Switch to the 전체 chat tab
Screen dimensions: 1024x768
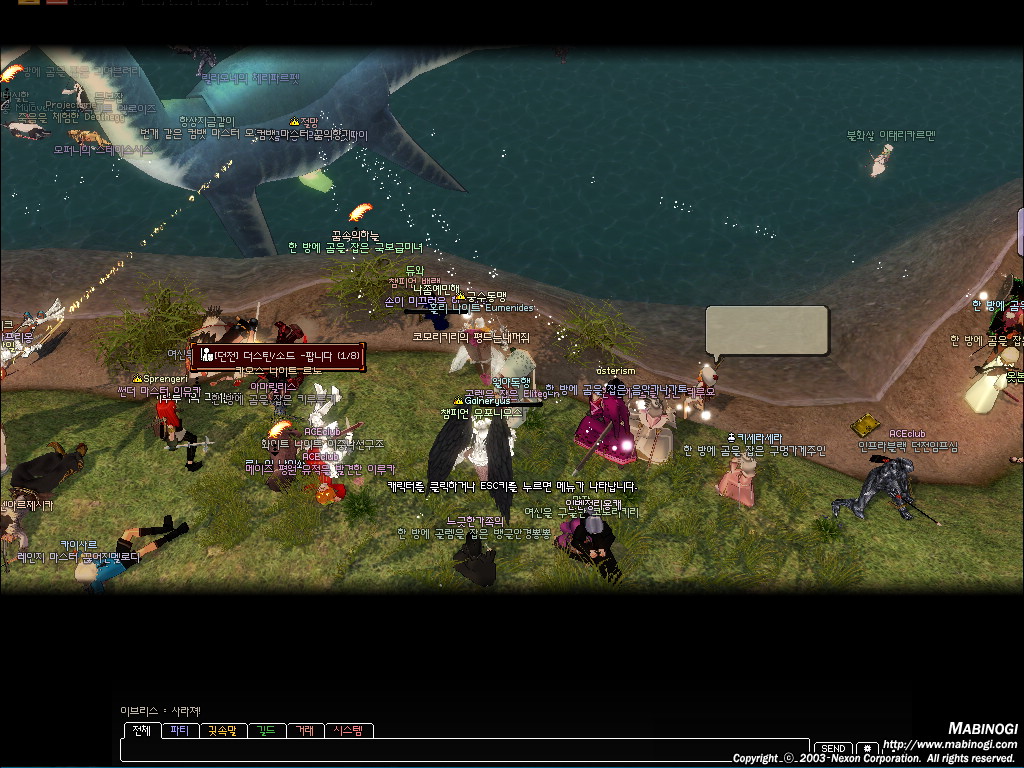[141, 731]
